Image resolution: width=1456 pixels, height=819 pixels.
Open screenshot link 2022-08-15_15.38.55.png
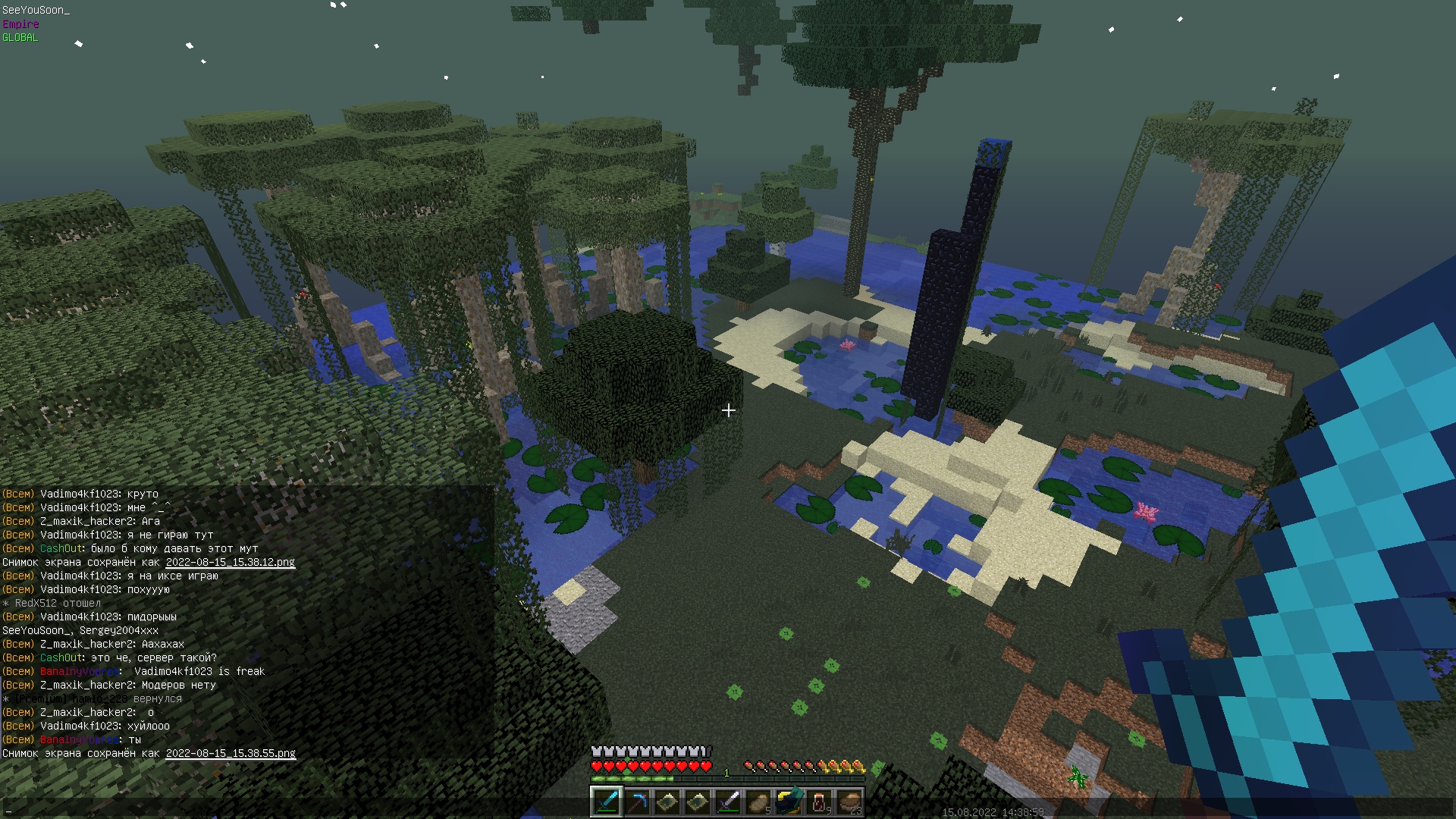(231, 753)
